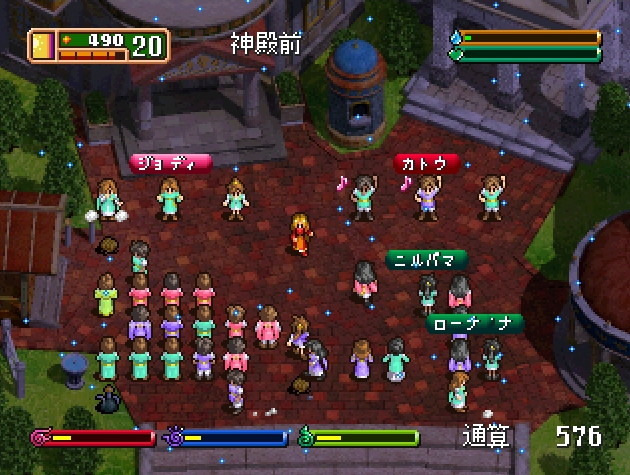Click the blue water drop icon
630x475 pixels.
[x=456, y=38]
